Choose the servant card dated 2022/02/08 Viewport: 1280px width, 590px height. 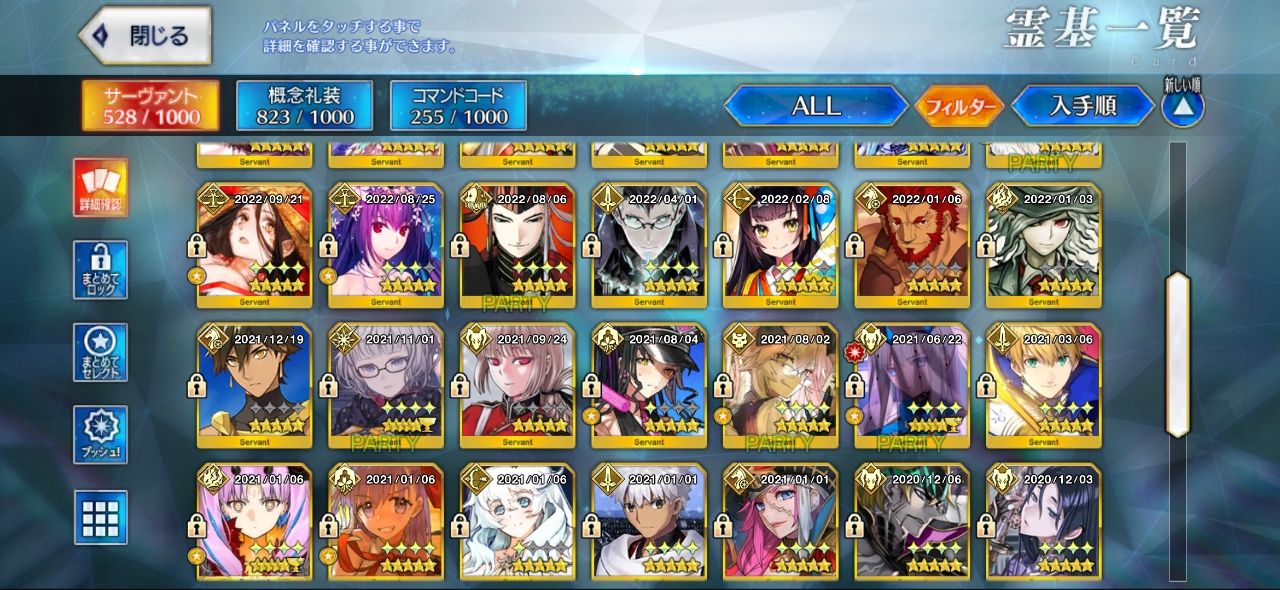780,245
